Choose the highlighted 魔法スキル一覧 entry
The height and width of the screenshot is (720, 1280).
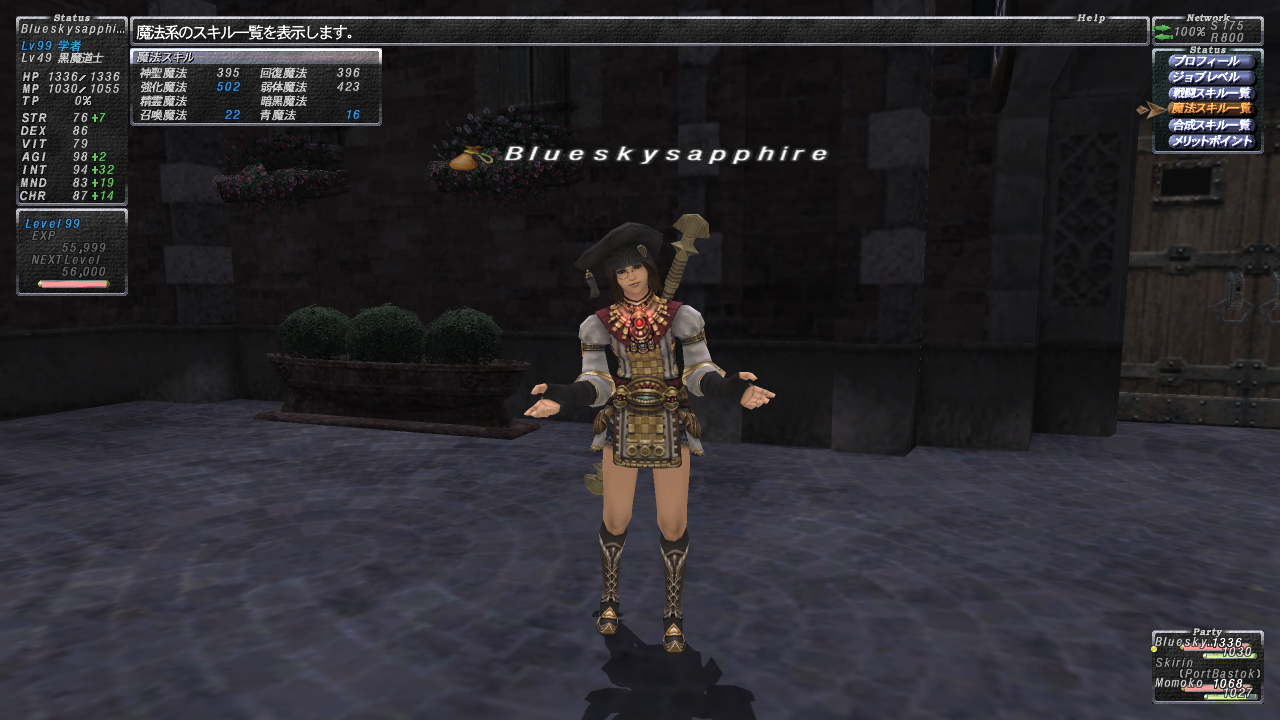click(1210, 108)
